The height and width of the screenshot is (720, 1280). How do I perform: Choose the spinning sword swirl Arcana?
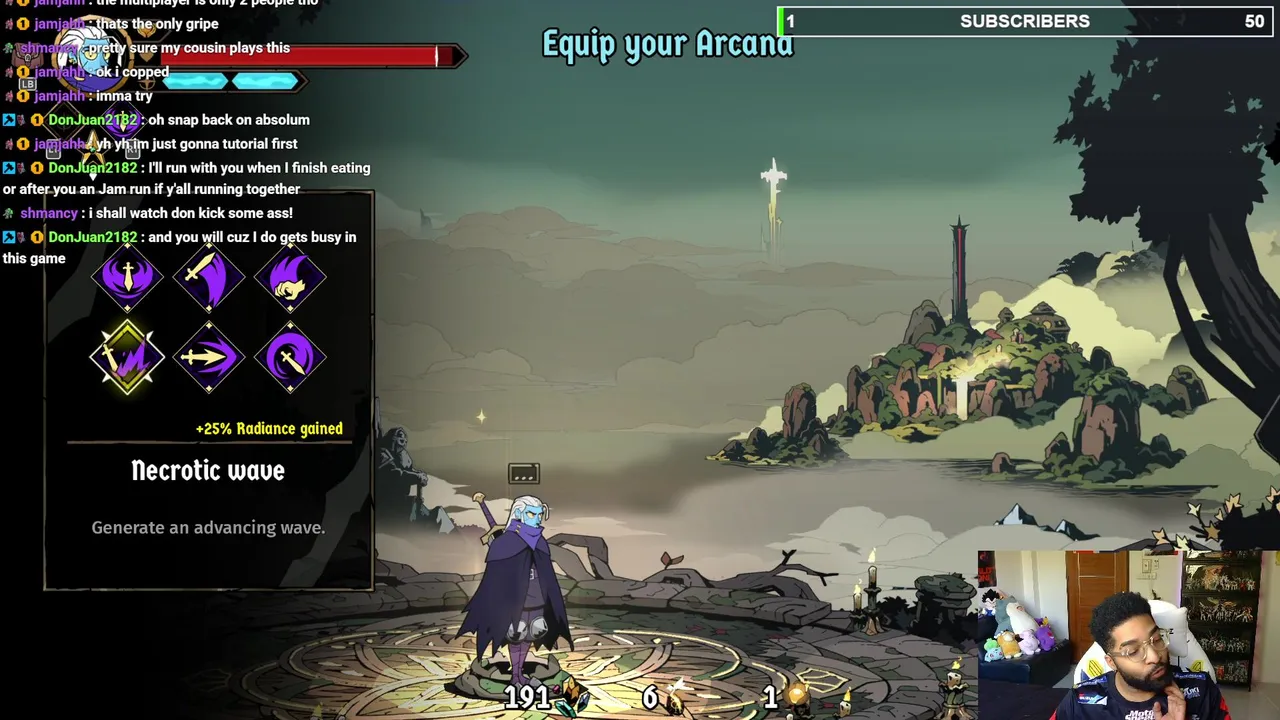(290, 357)
